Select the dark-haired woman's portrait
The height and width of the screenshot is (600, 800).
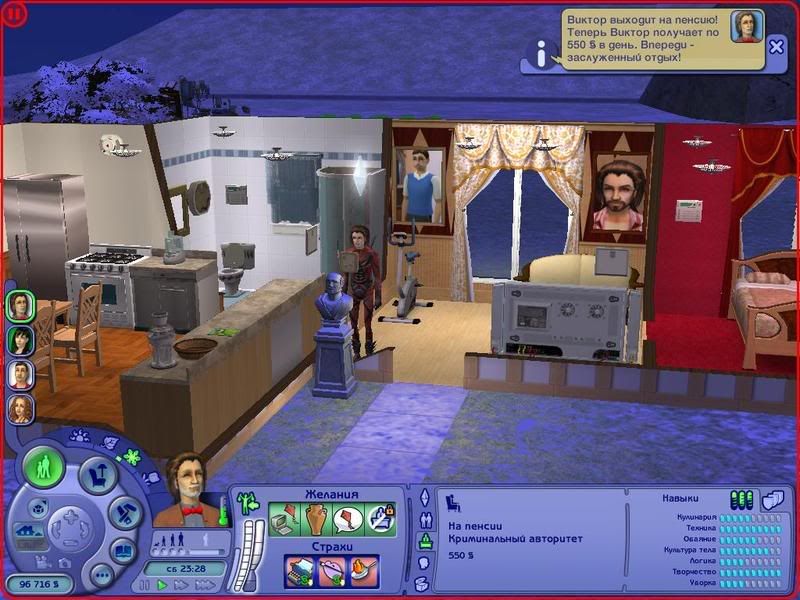pyautogui.click(x=20, y=340)
